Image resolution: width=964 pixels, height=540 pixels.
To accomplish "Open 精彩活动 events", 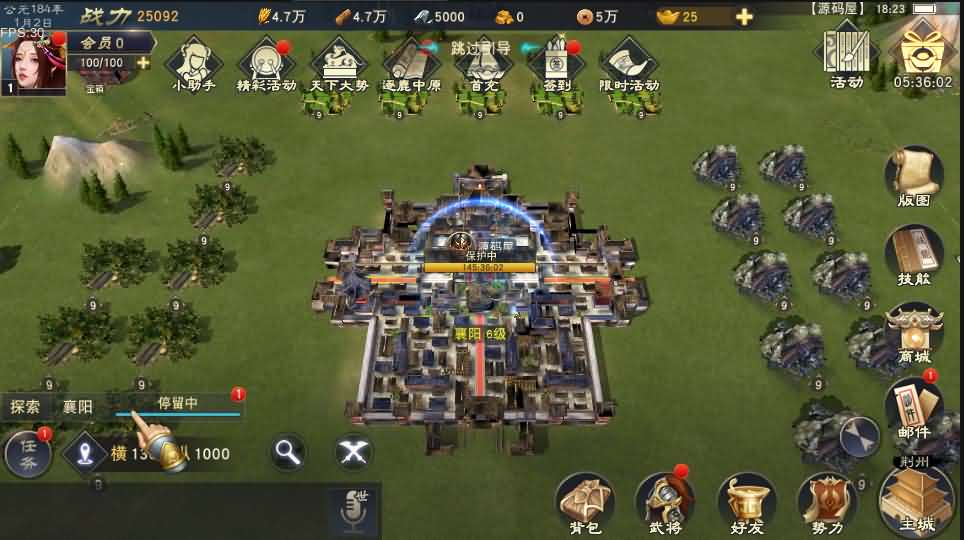I will (x=266, y=62).
